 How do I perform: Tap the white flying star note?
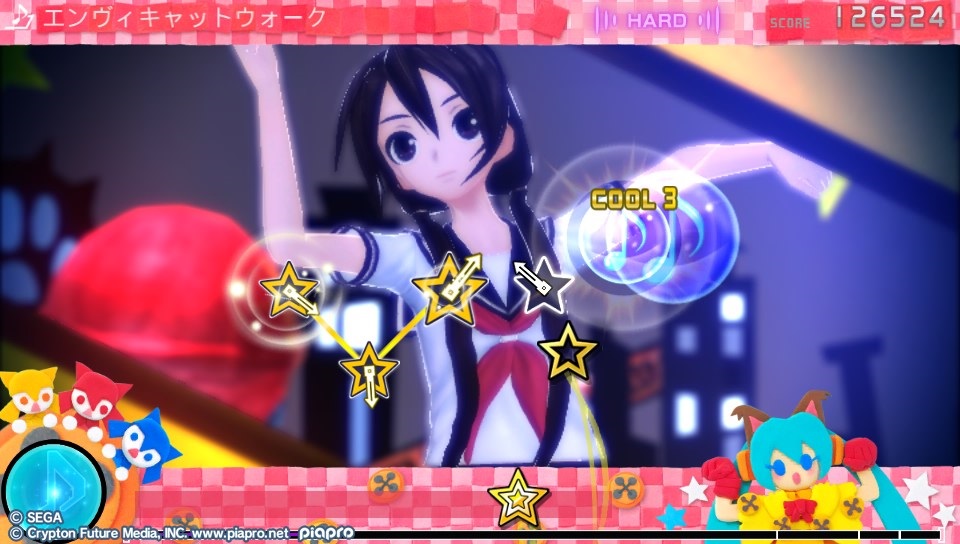(x=543, y=284)
